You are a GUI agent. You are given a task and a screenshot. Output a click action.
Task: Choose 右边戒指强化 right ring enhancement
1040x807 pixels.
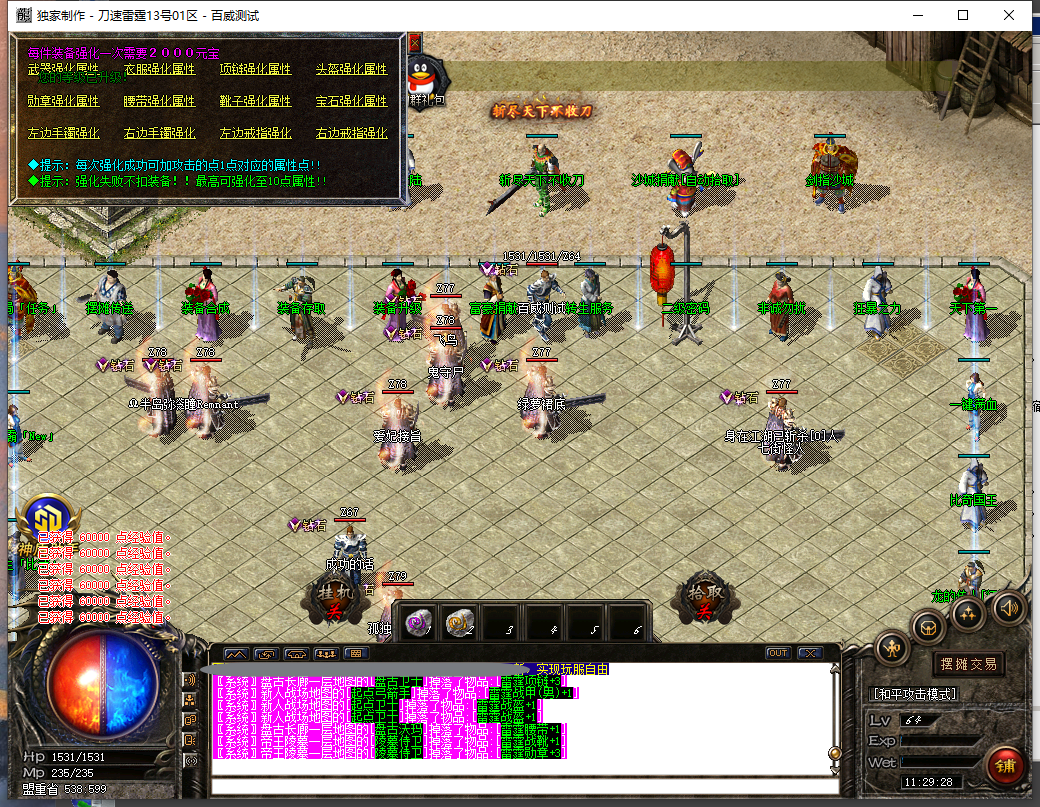tap(351, 133)
